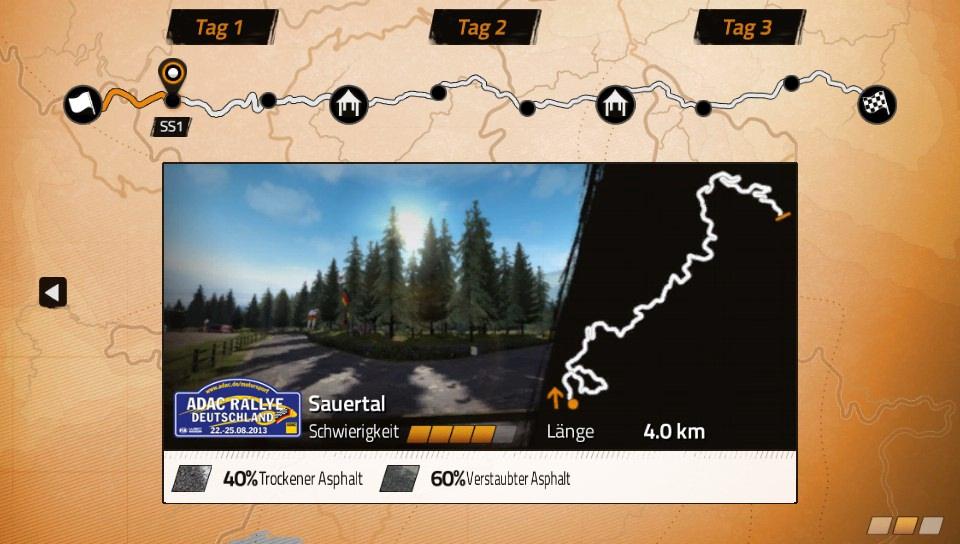Image resolution: width=960 pixels, height=544 pixels.
Task: Select the checkered finish flag marker
Action: (876, 104)
